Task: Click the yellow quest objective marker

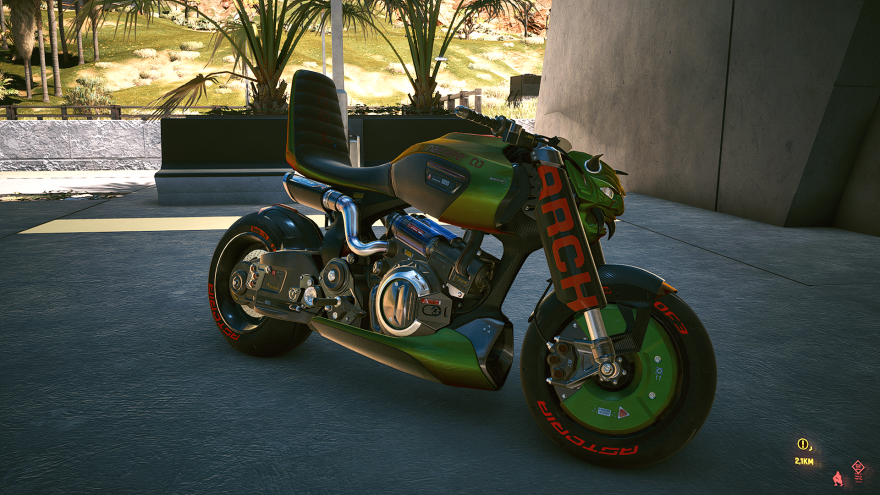Action: tap(802, 444)
